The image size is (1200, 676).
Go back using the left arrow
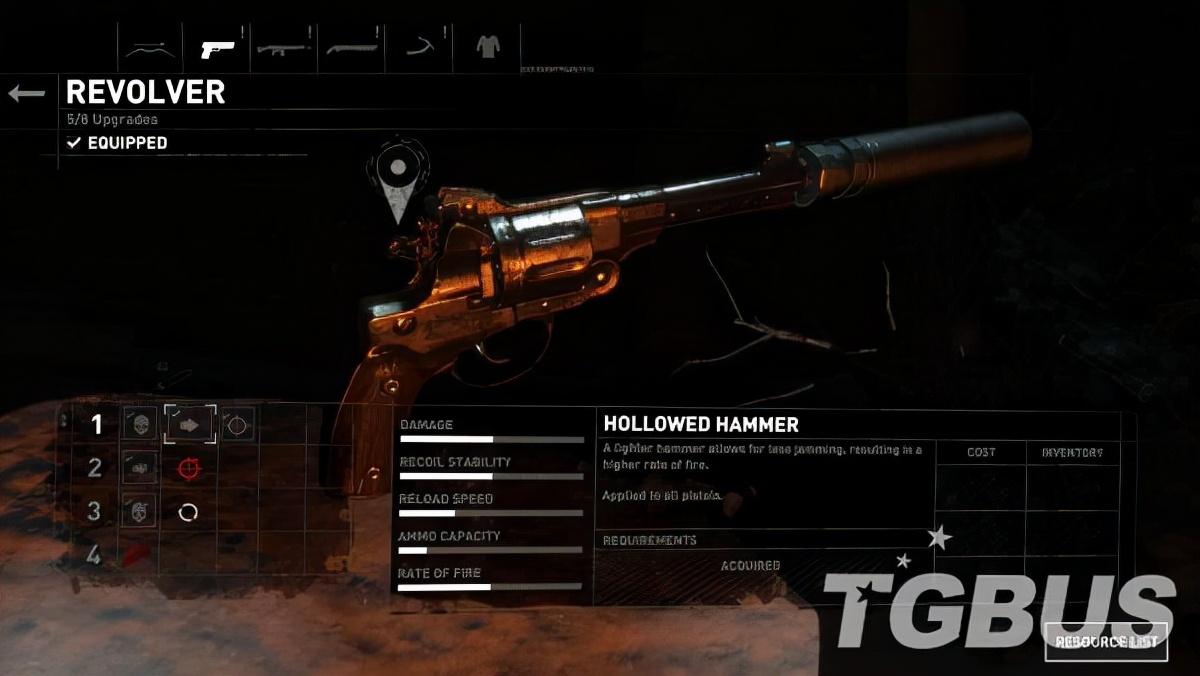point(27,94)
